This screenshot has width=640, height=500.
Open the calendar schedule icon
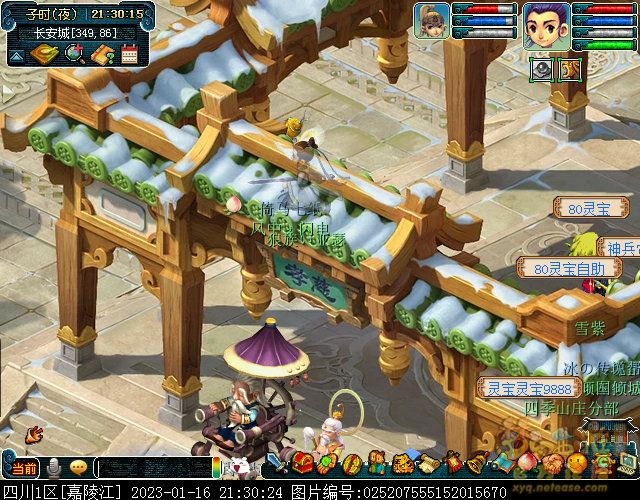129,54
